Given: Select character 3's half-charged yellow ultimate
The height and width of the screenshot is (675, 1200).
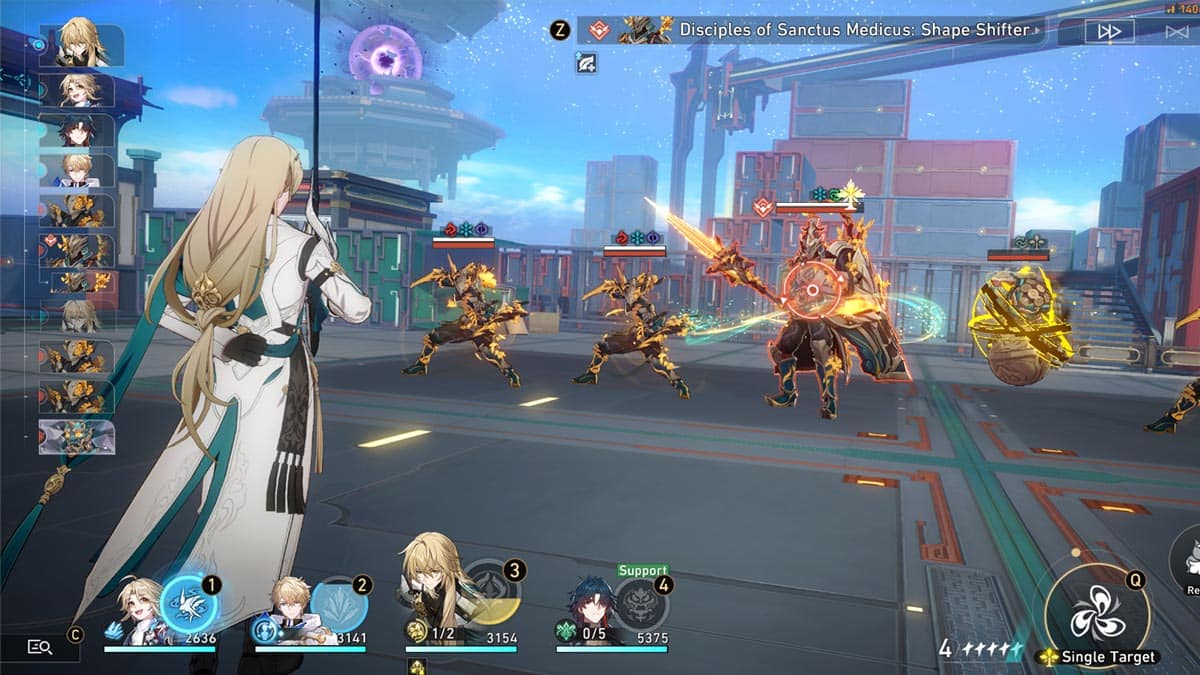Looking at the screenshot, I should click(491, 592).
